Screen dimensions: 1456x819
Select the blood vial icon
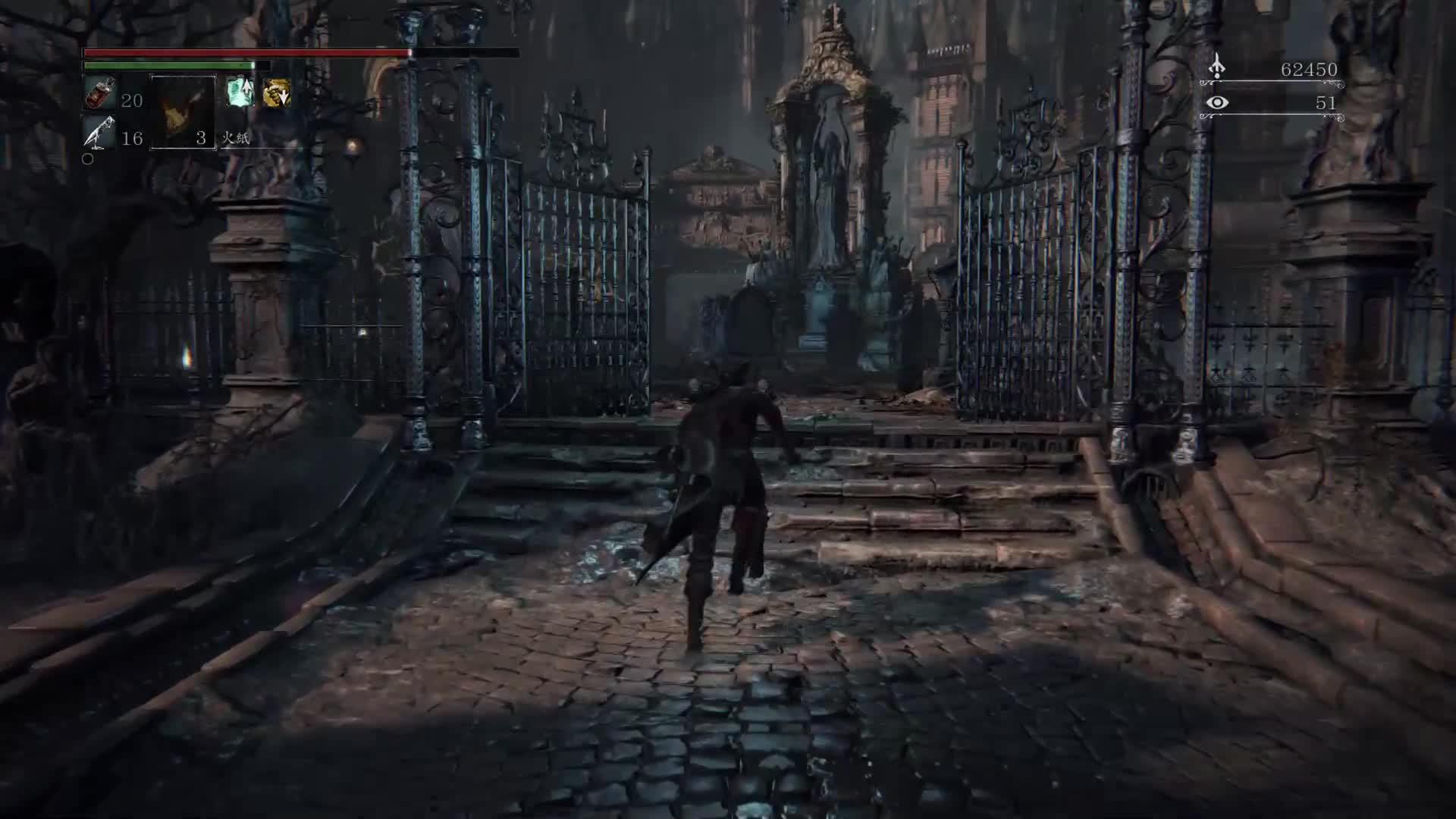point(99,94)
